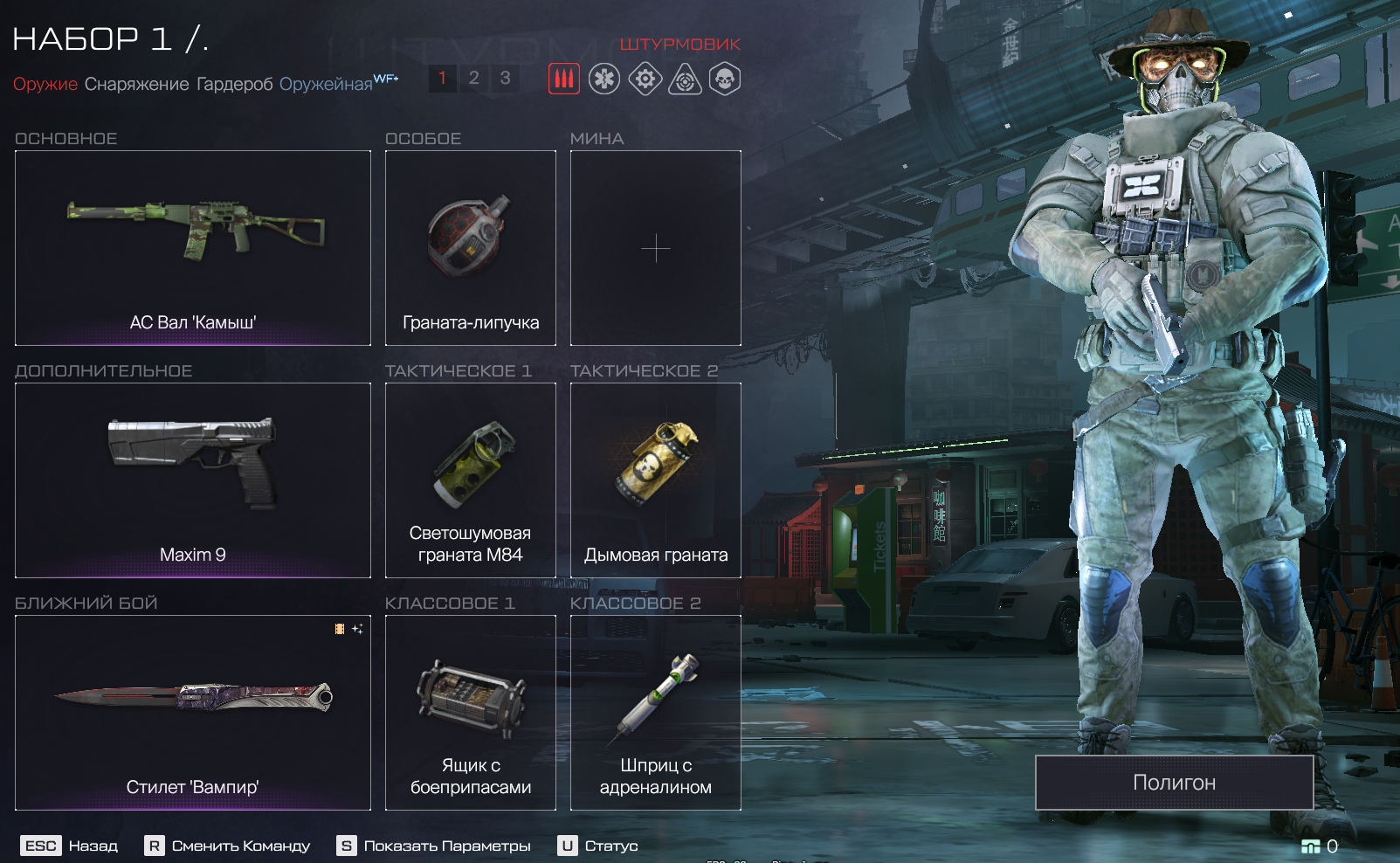Open the Maxim 9 secondary weapon slot

193,480
